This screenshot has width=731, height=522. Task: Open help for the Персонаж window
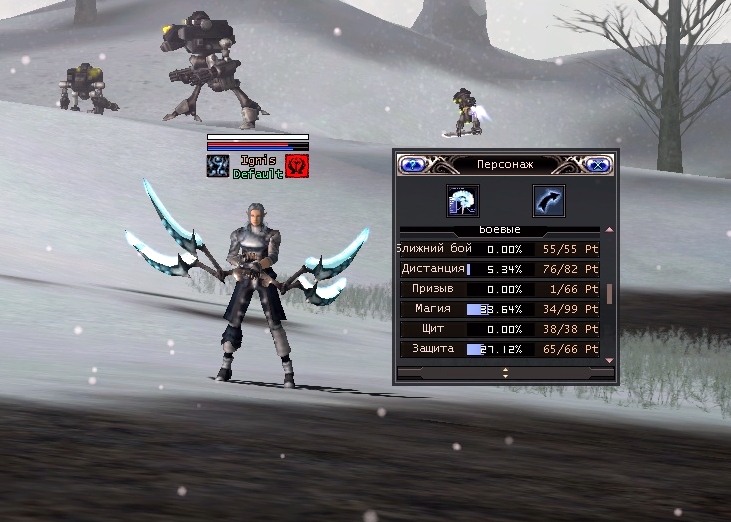tap(410, 164)
